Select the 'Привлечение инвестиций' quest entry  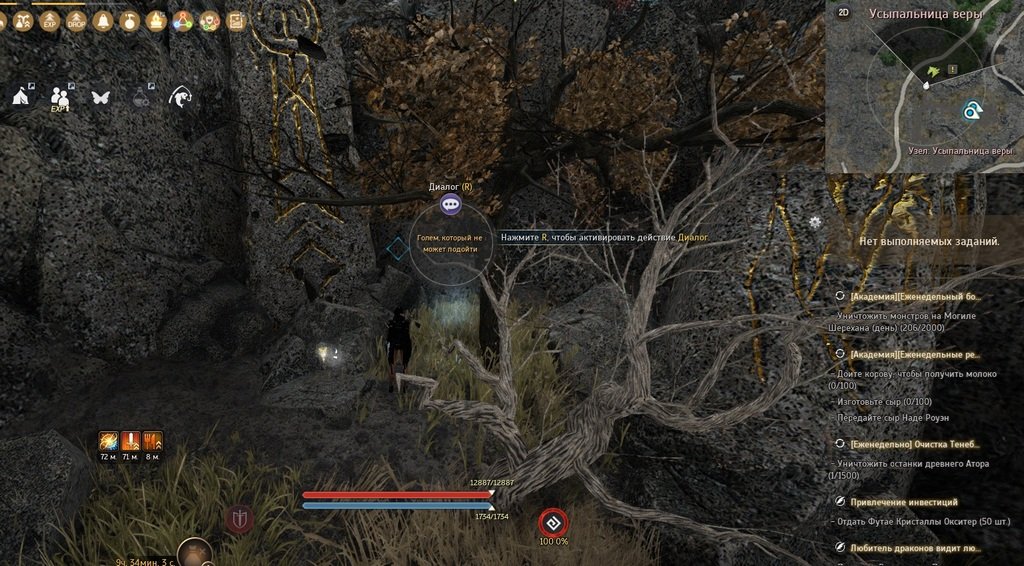903,502
